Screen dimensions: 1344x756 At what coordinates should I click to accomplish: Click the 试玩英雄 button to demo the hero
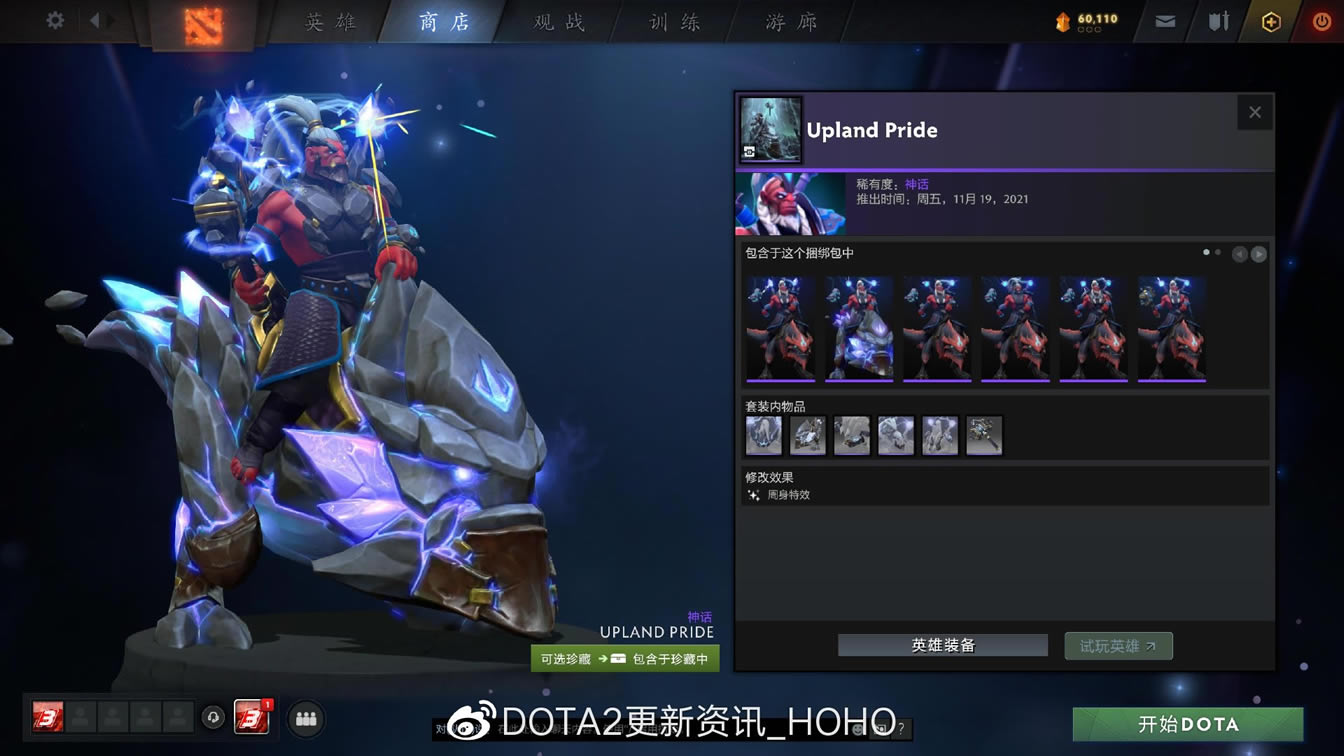tap(1118, 645)
